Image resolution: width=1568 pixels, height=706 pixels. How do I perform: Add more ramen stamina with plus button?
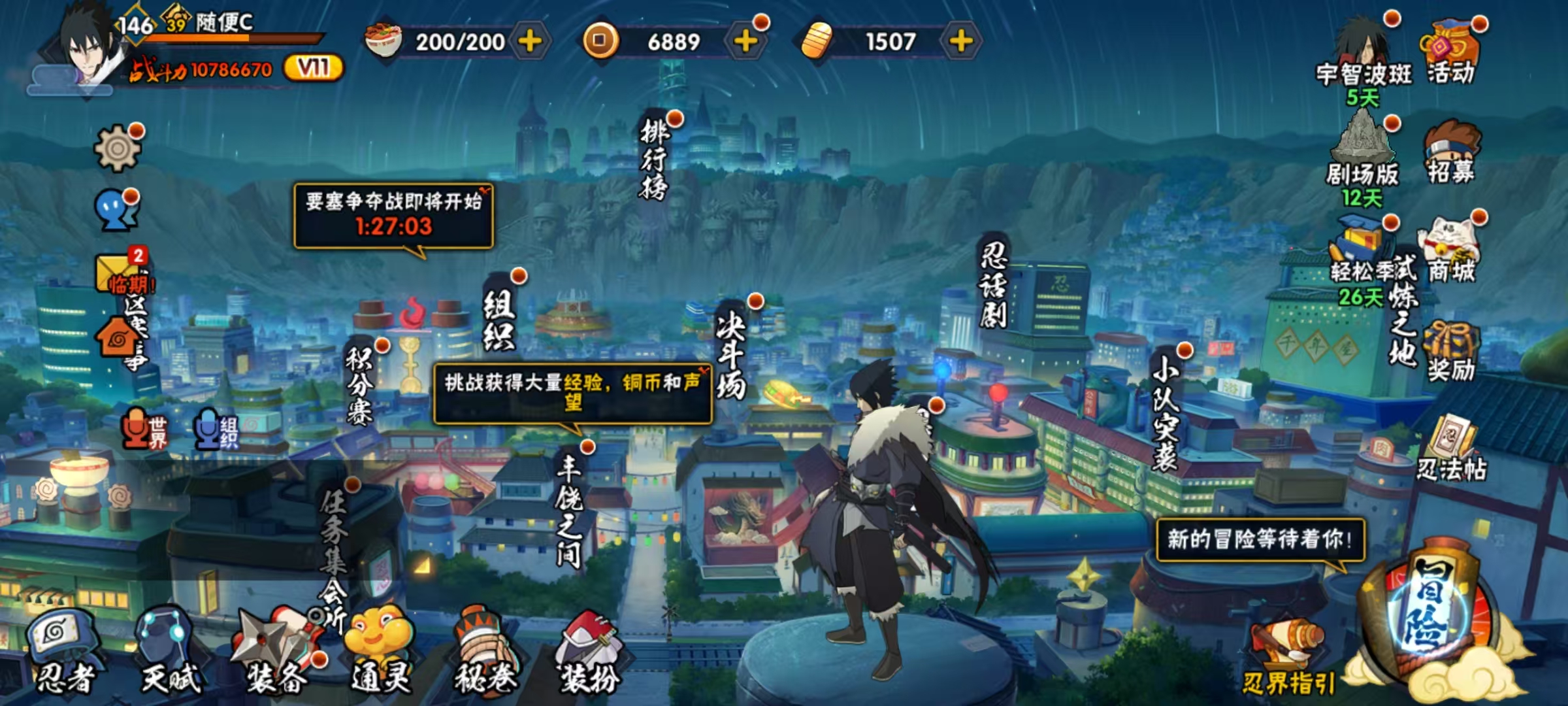(x=530, y=41)
